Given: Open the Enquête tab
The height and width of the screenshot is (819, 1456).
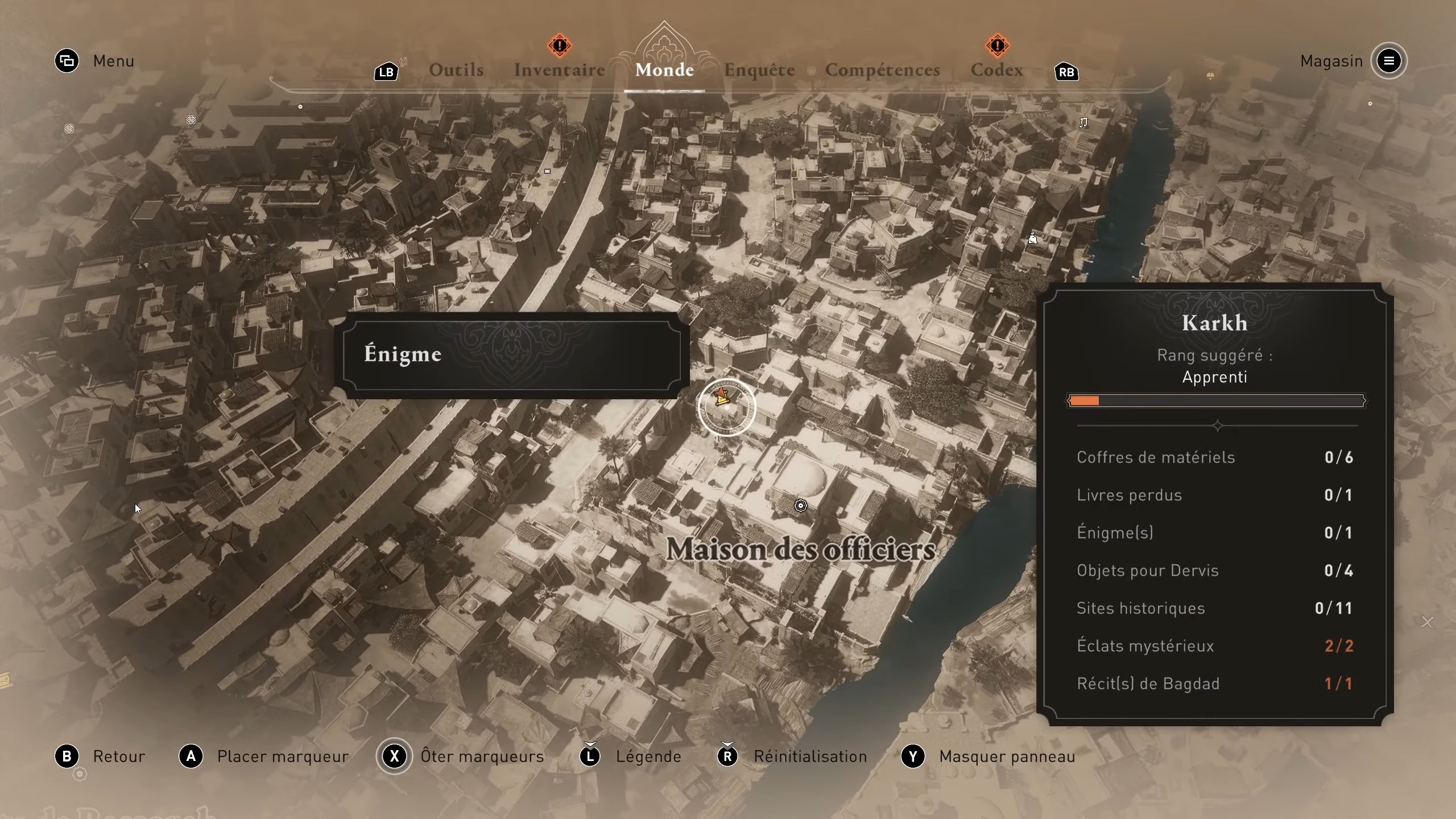Looking at the screenshot, I should pyautogui.click(x=759, y=70).
